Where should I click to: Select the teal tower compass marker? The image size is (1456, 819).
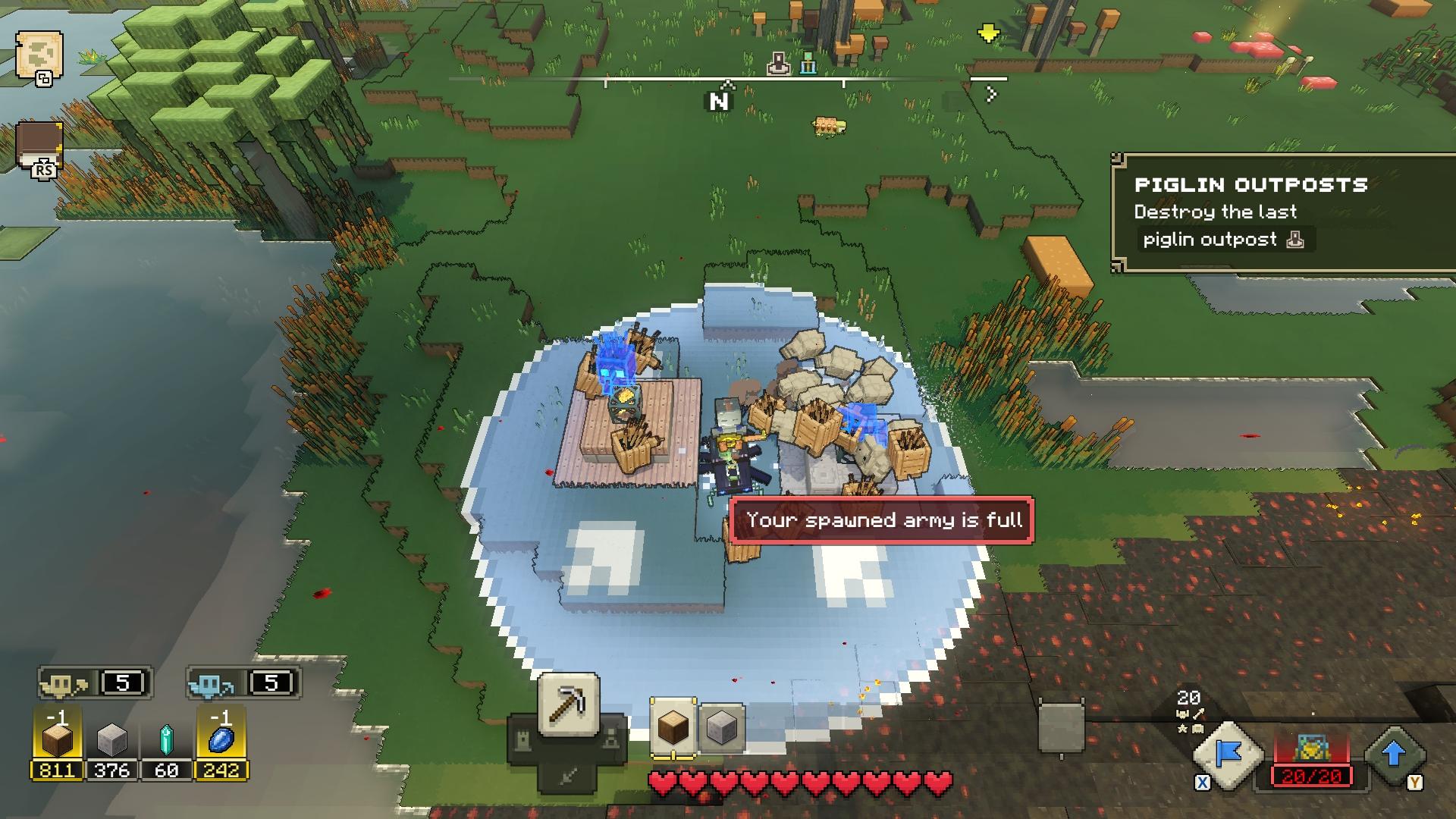pyautogui.click(x=808, y=65)
